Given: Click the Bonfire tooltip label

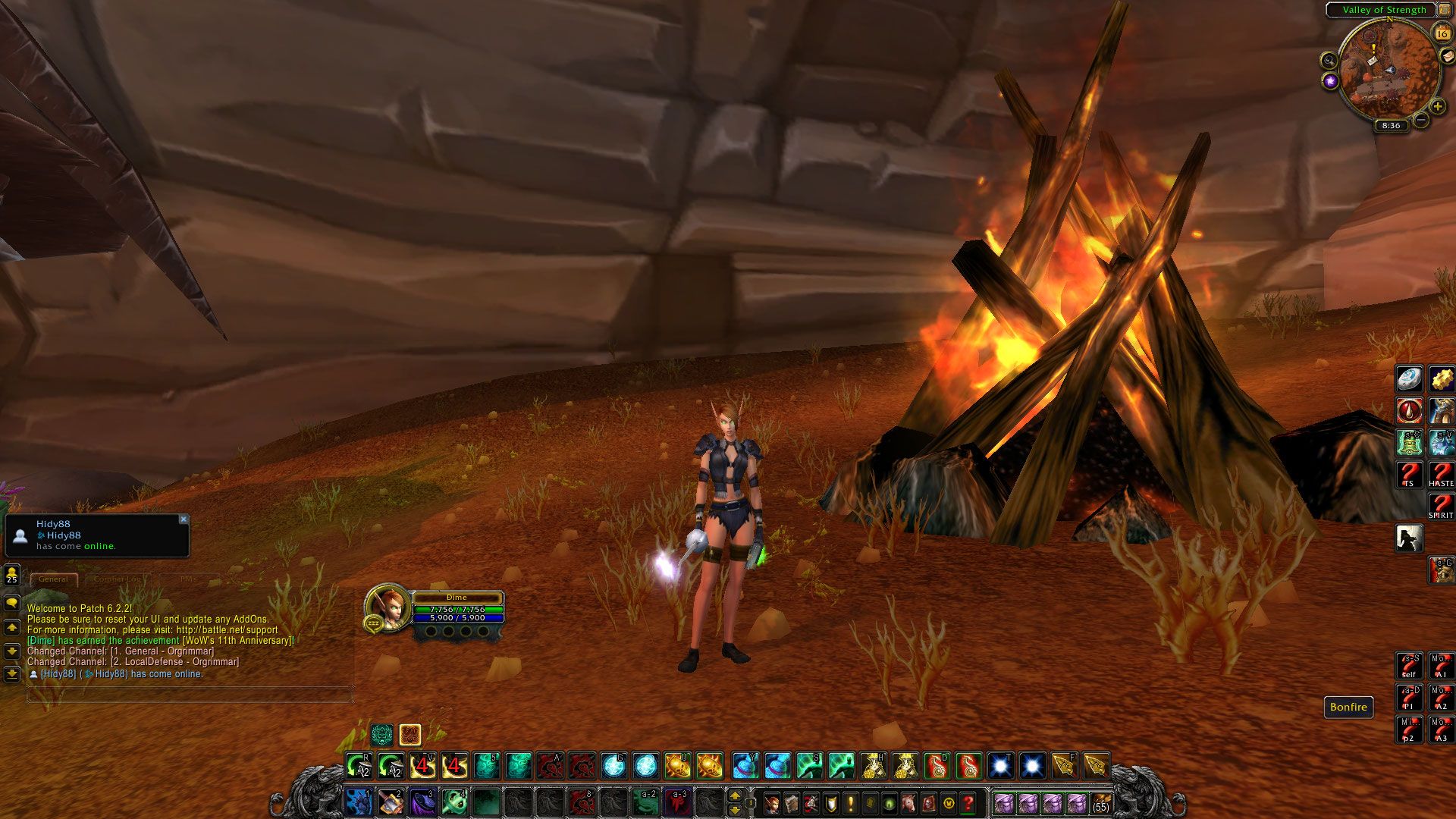Looking at the screenshot, I should (x=1348, y=708).
